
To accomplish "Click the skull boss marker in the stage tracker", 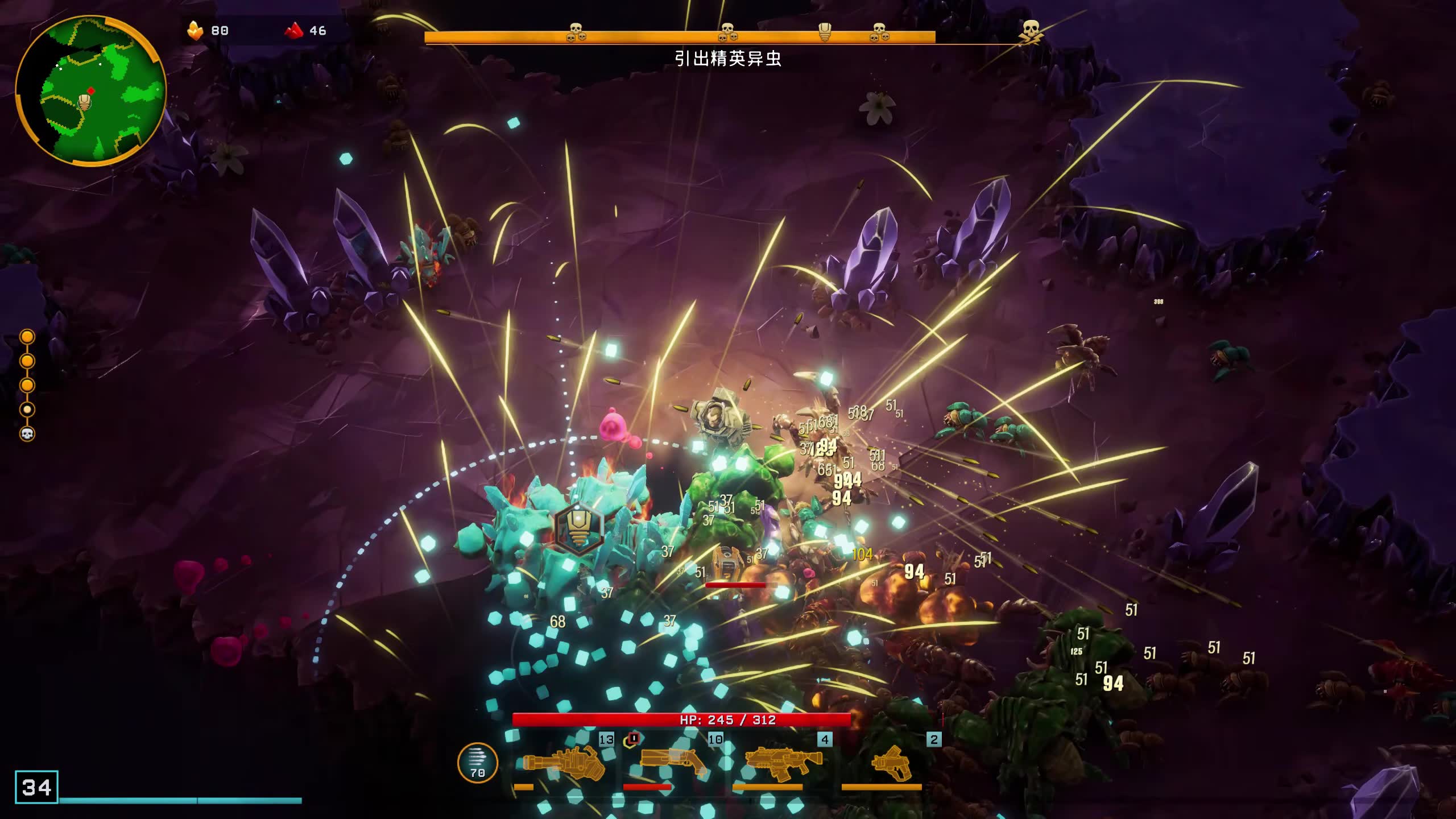I will pyautogui.click(x=27, y=434).
